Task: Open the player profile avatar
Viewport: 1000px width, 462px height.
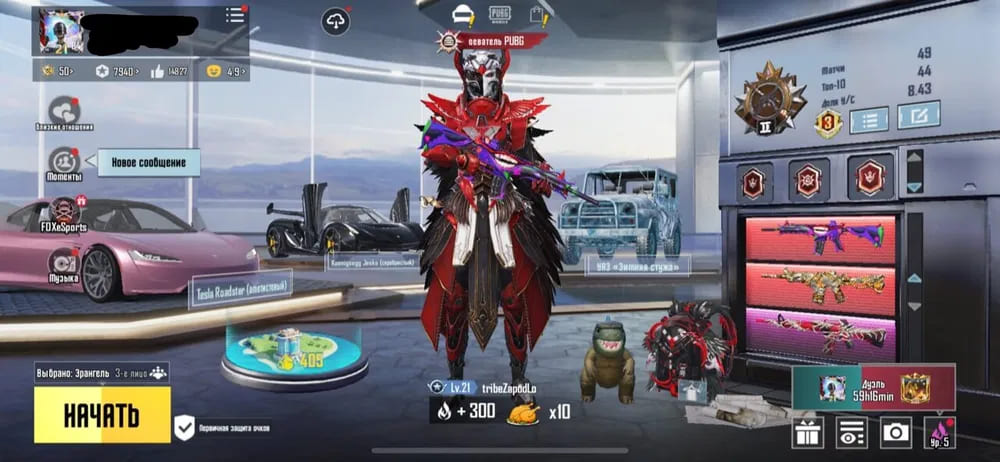Action: point(61,32)
